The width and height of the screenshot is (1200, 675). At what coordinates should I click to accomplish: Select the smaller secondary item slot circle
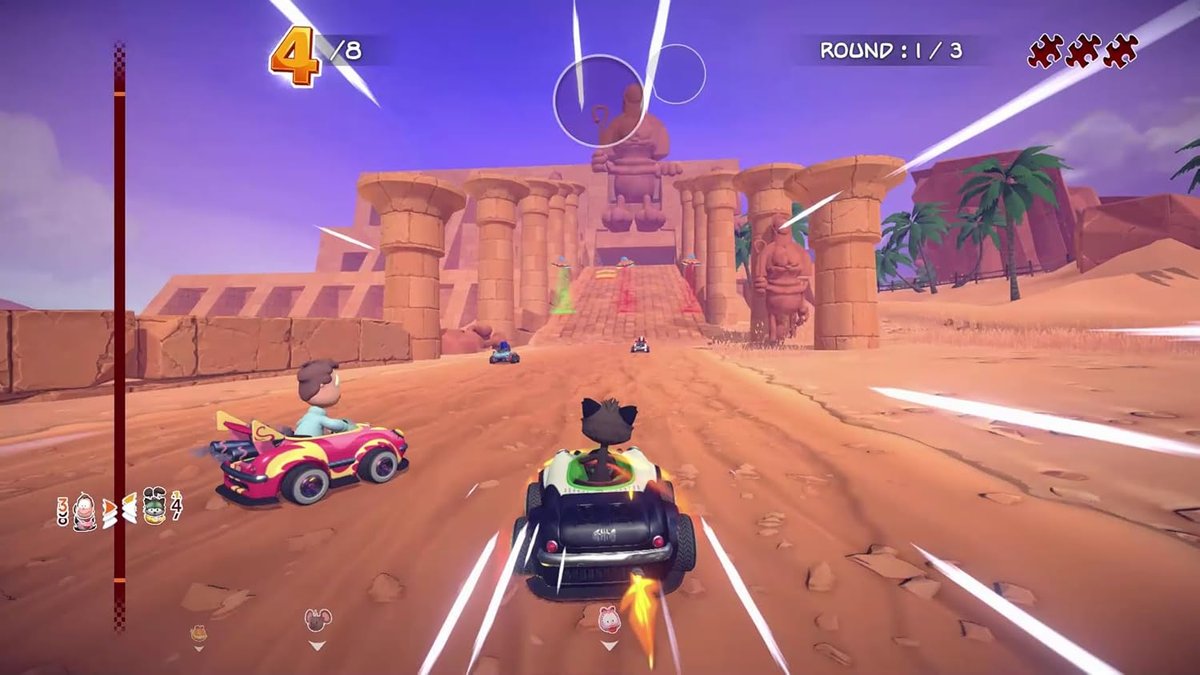[679, 73]
